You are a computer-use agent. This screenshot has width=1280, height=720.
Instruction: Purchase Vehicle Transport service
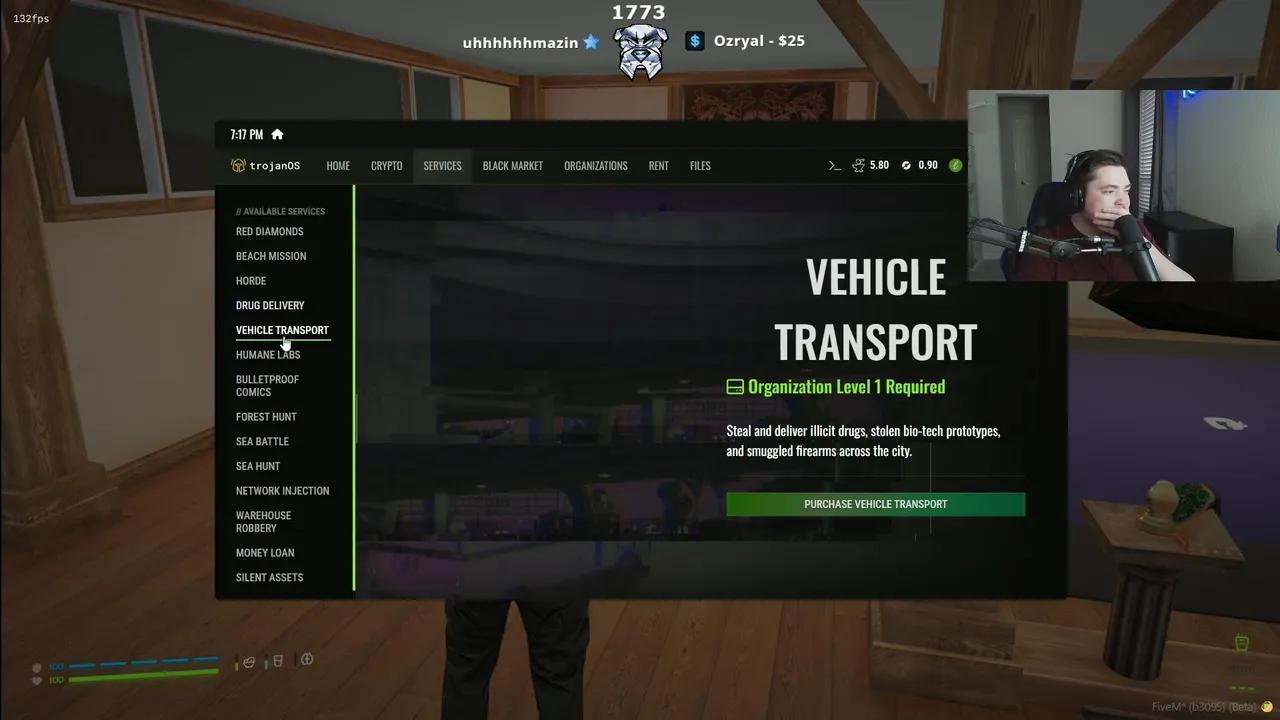pos(875,504)
